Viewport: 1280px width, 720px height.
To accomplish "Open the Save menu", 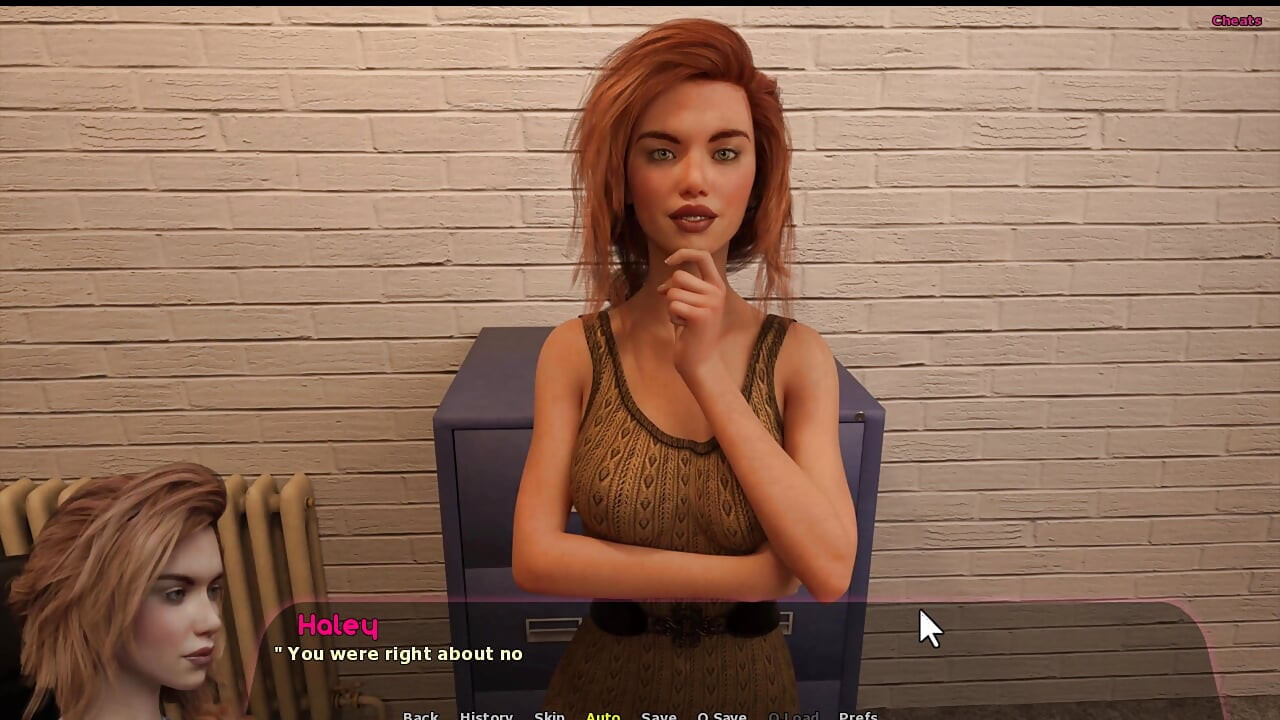I will coord(658,714).
